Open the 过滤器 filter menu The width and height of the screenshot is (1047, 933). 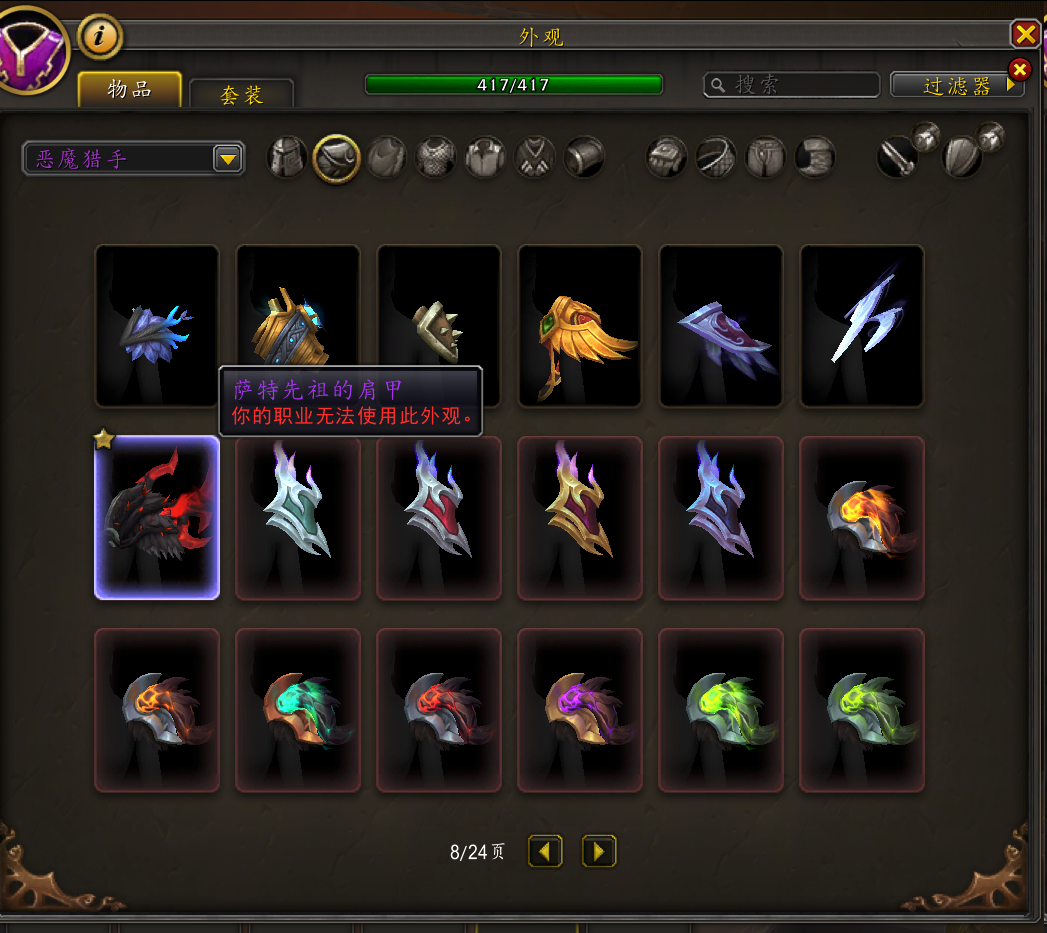click(957, 86)
